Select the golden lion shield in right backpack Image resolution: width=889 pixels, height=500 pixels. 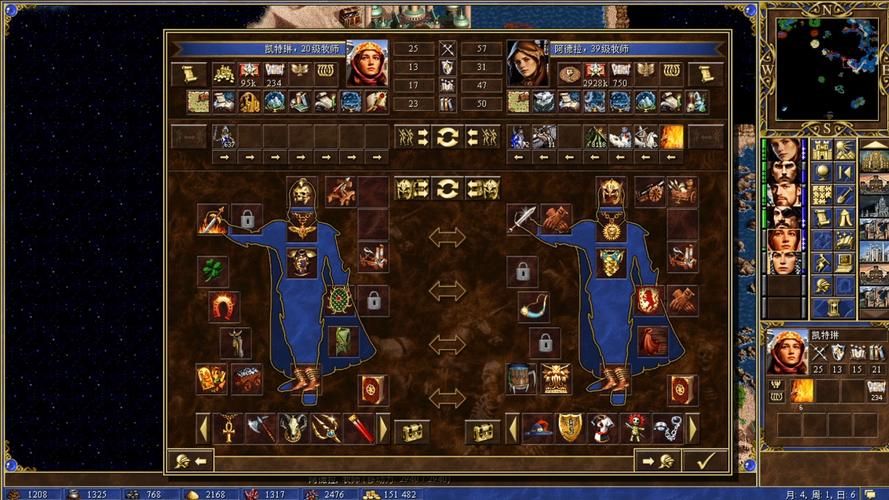[x=570, y=429]
